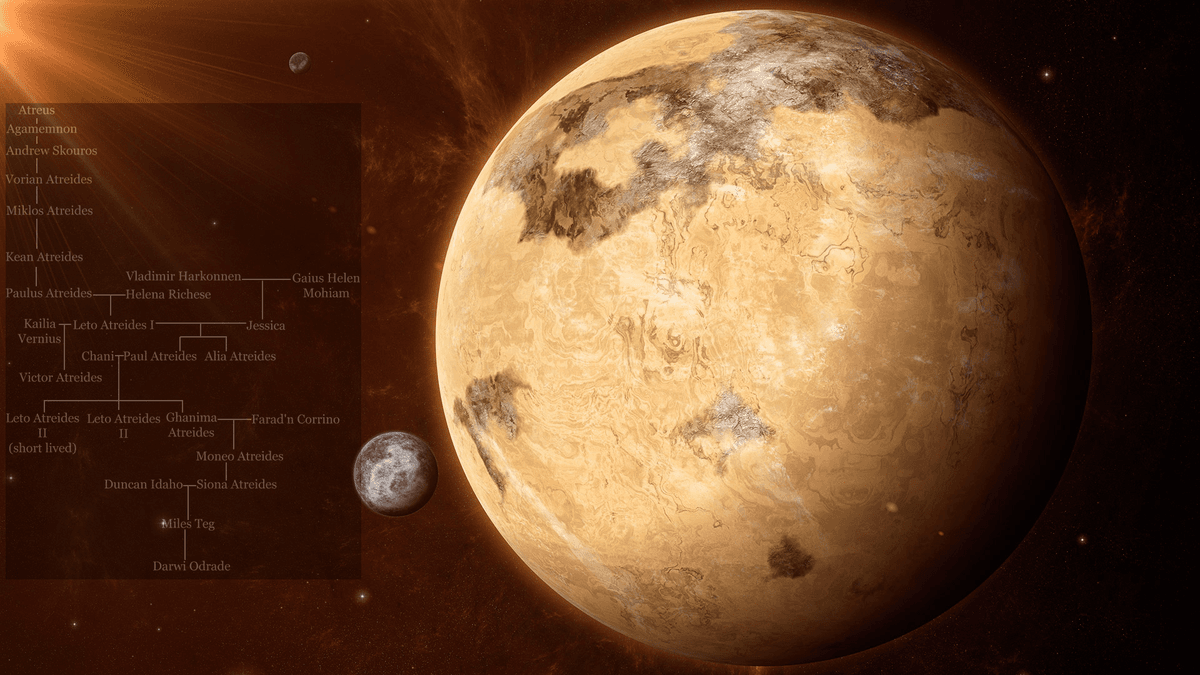Choose the Helena Richese node
Screen dimensions: 1200x675
coord(168,295)
